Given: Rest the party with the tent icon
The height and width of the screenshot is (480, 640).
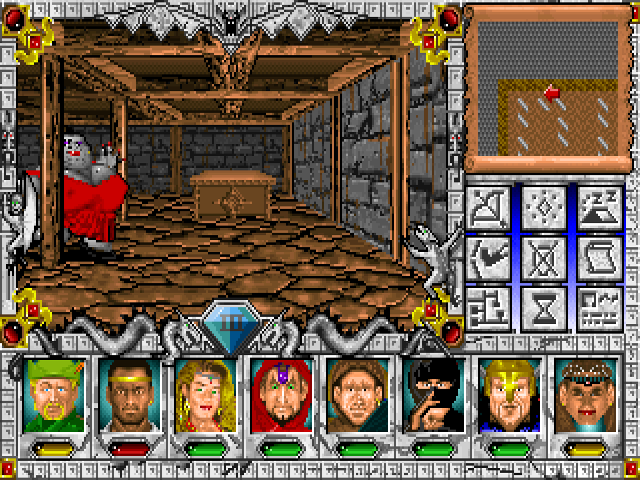Looking at the screenshot, I should (x=598, y=207).
